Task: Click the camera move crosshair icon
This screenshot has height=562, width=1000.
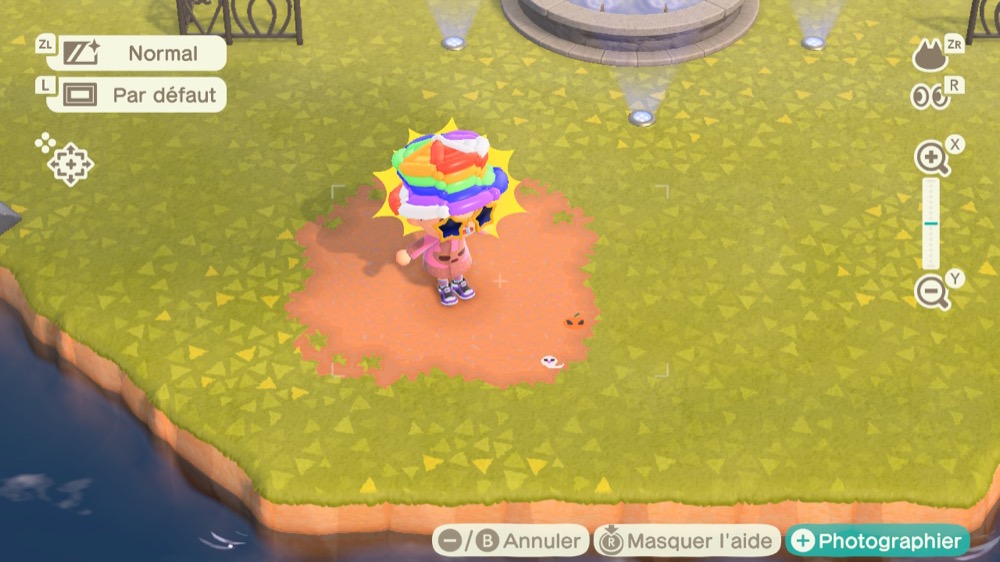Action: (70, 164)
